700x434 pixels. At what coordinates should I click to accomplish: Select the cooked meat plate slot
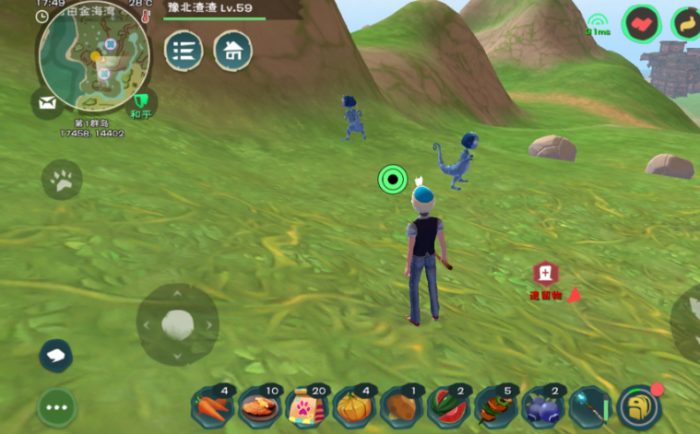pyautogui.click(x=260, y=407)
